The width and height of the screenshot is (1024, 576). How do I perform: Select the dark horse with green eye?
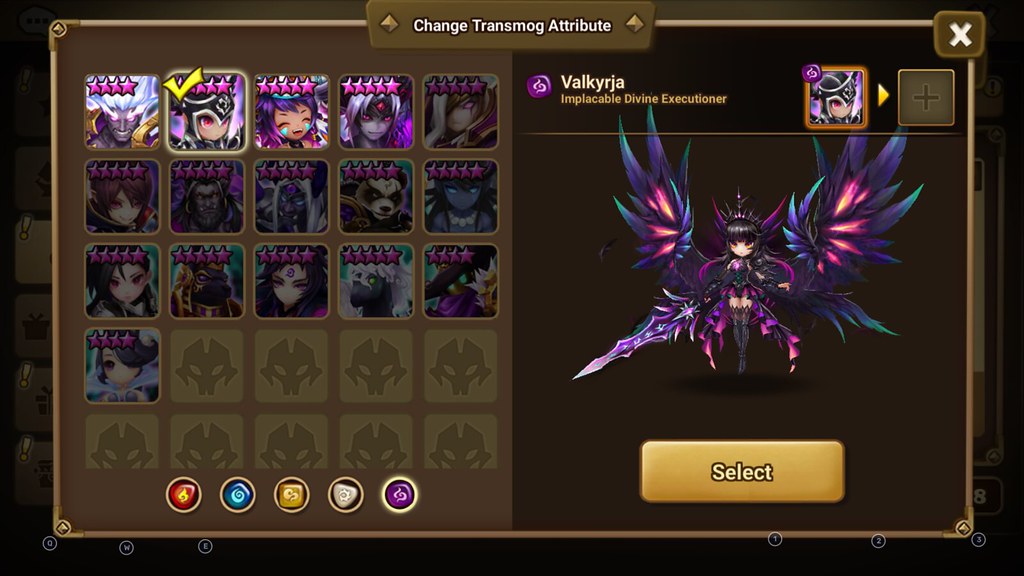pyautogui.click(x=376, y=282)
